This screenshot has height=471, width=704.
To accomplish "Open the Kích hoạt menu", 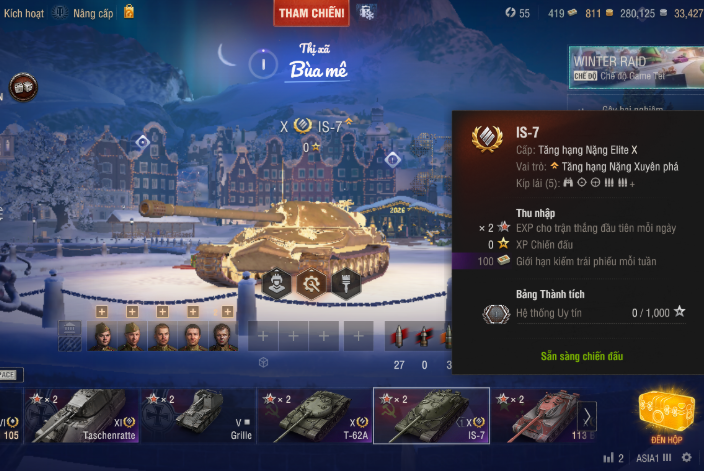I will coord(27,12).
